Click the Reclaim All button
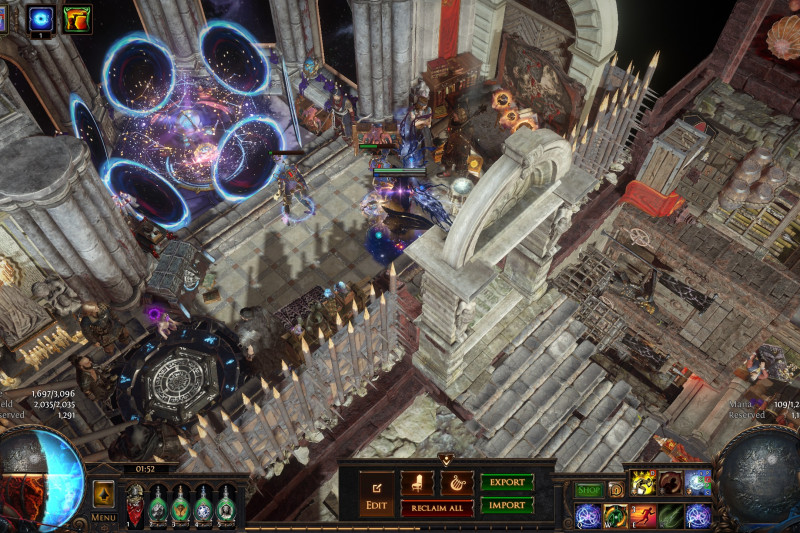This screenshot has width=800, height=533. pyautogui.click(x=437, y=508)
